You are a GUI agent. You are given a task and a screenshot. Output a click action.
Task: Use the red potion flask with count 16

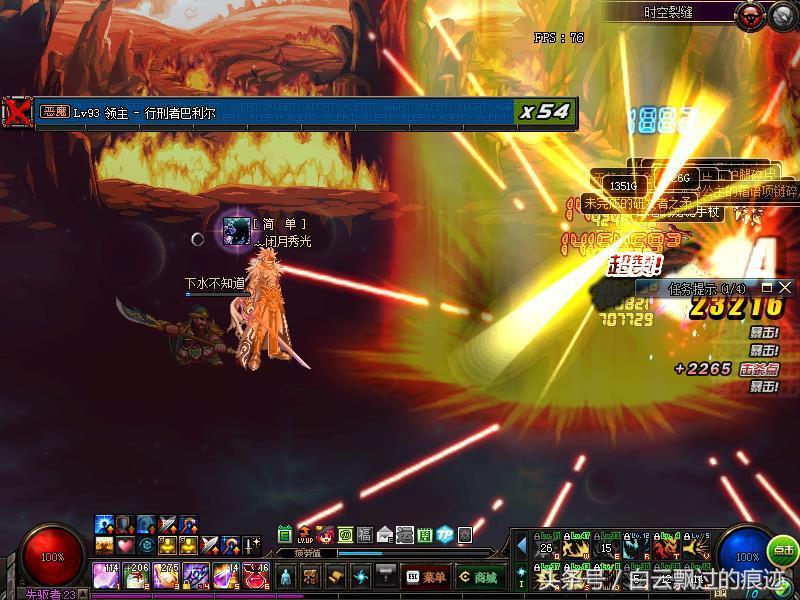click(255, 575)
